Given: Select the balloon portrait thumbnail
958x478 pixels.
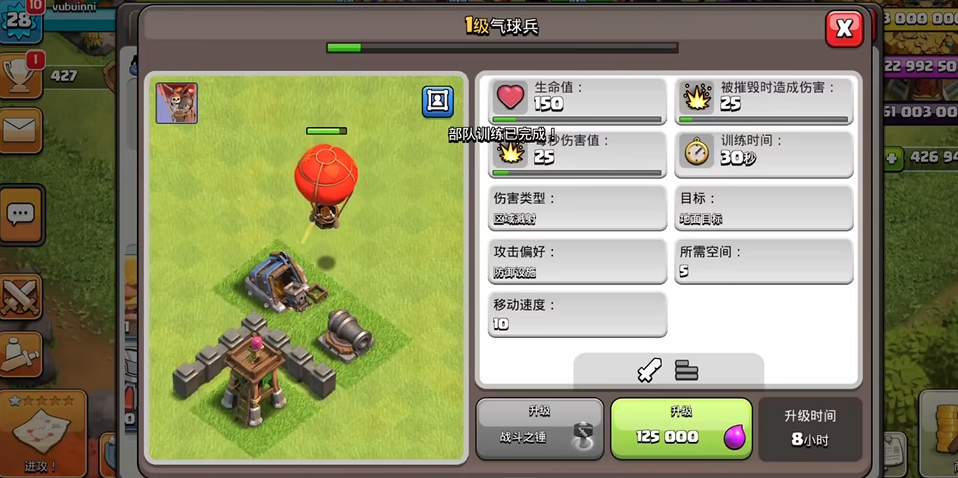Looking at the screenshot, I should (x=177, y=104).
